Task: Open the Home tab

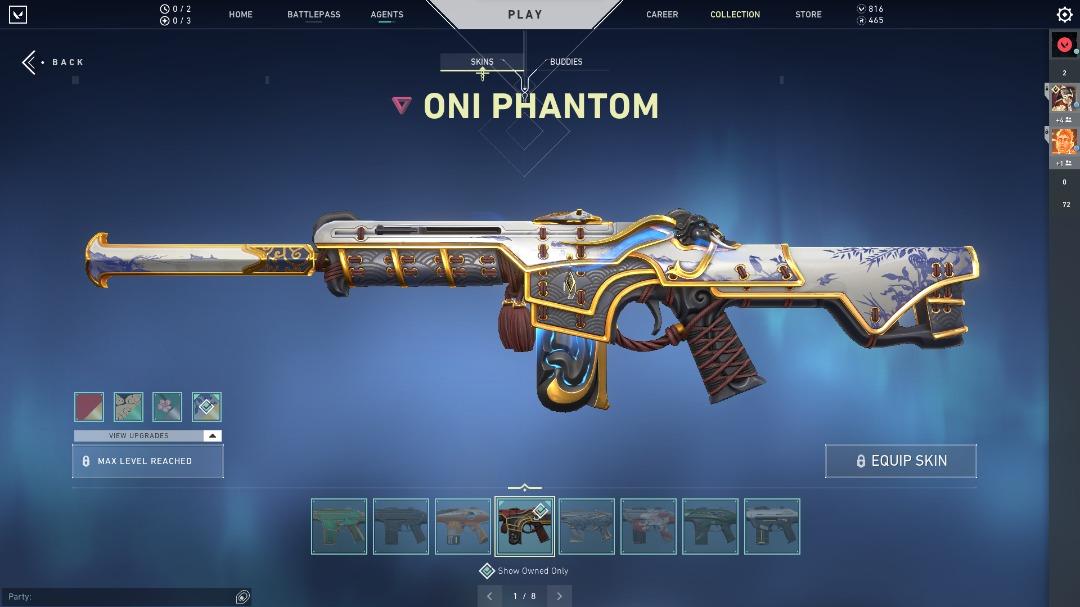Action: pos(240,15)
